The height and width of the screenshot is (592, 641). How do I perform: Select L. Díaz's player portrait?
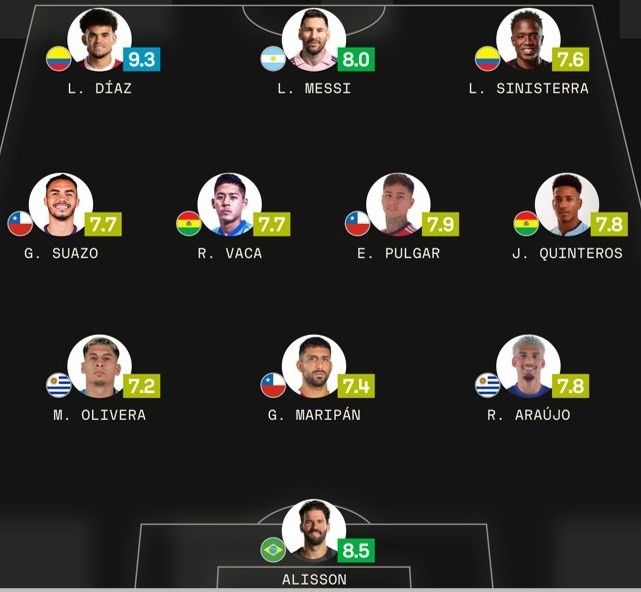100,42
